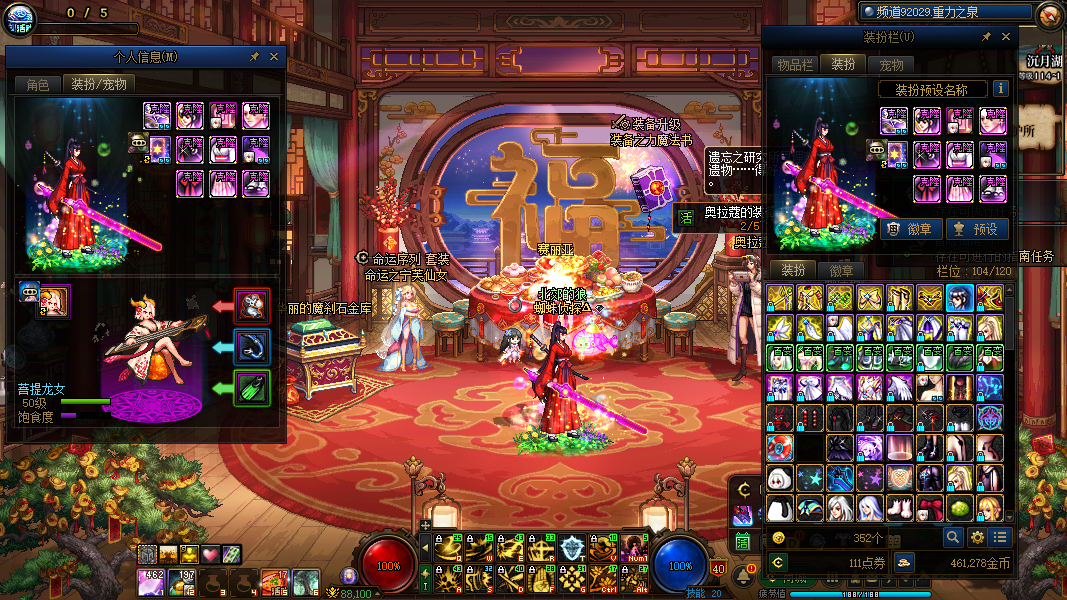Close the 装扮栏 inventory window

point(1006,37)
